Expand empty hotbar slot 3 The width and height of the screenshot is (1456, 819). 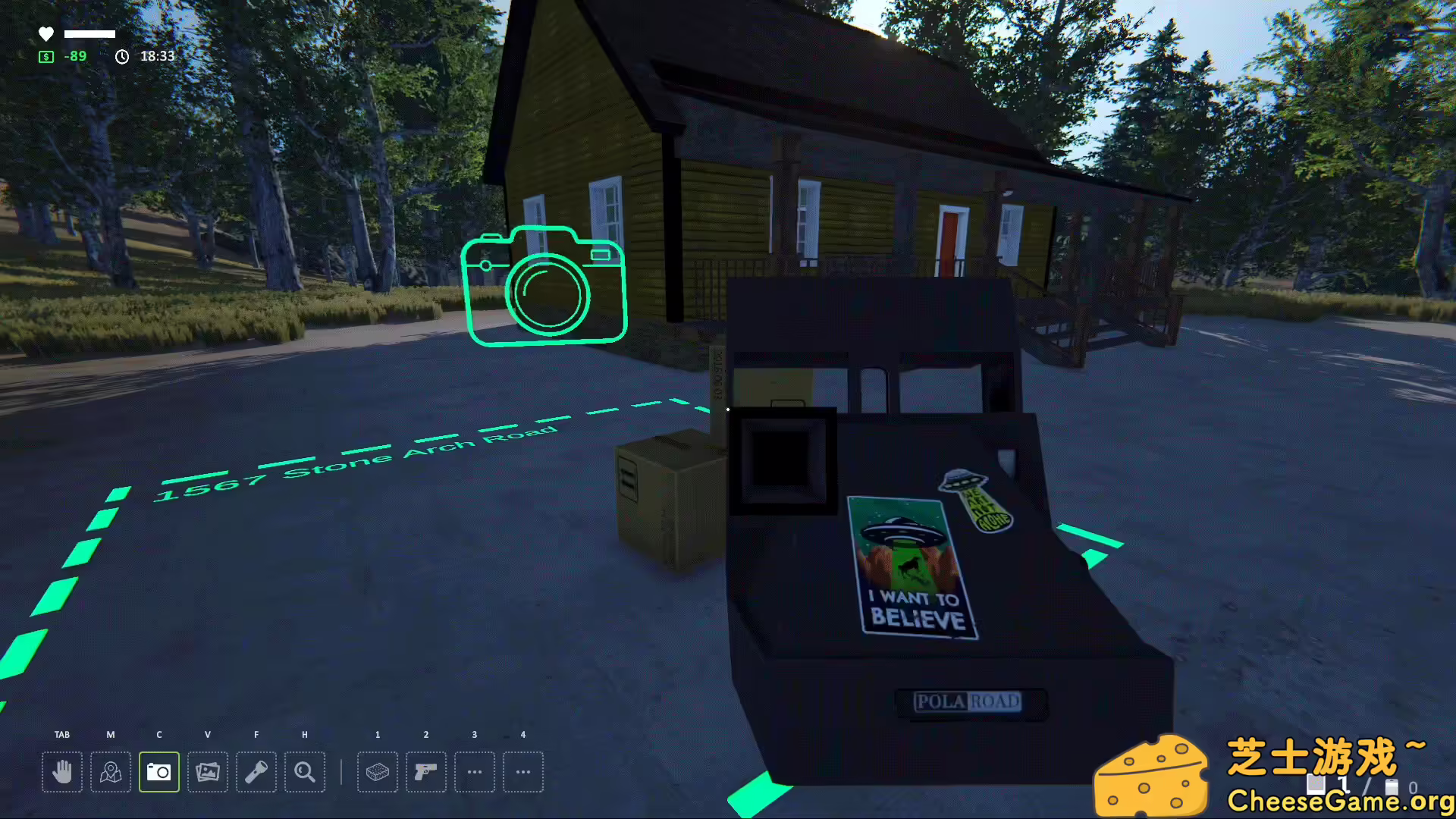(475, 771)
